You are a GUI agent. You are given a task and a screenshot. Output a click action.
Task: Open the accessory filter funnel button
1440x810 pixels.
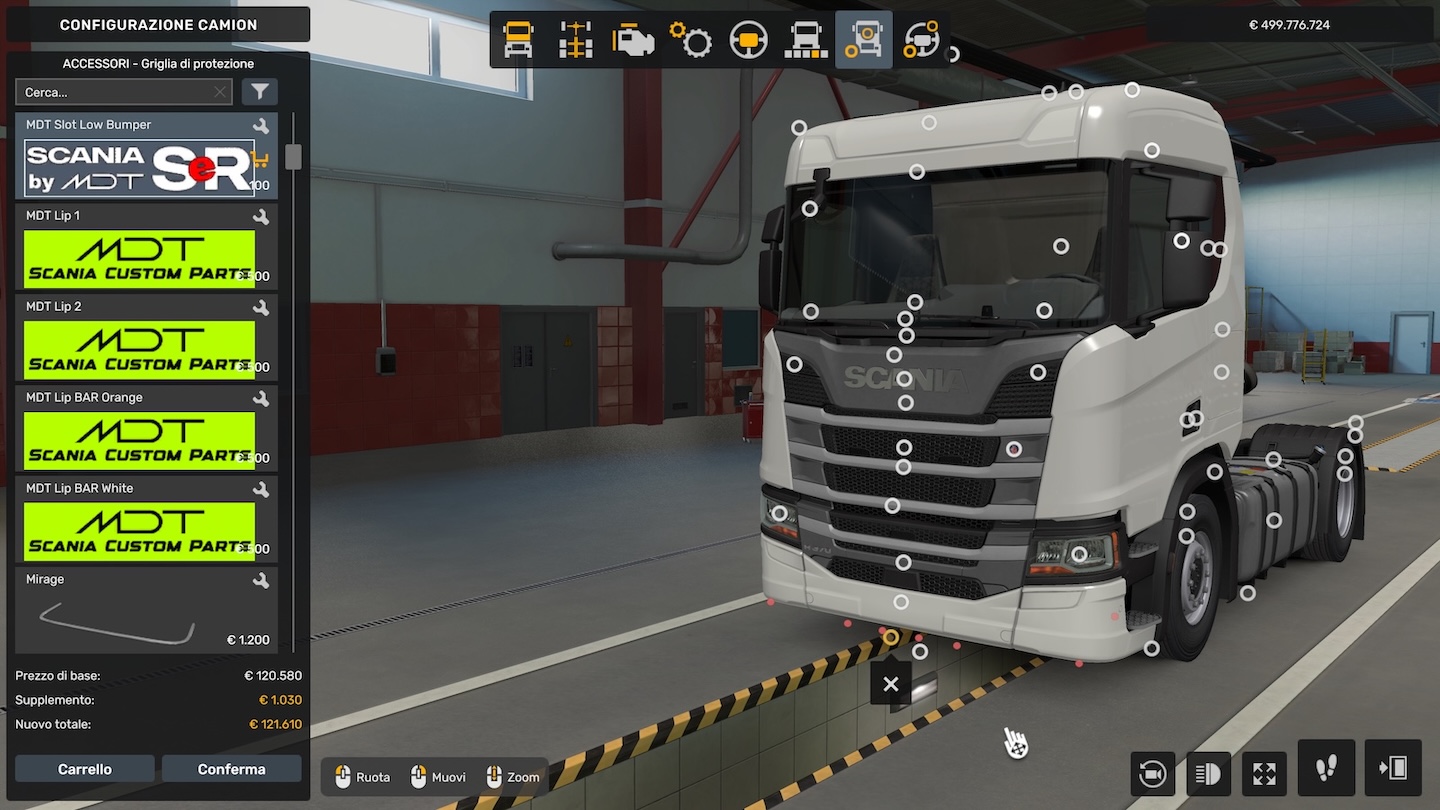(x=260, y=92)
